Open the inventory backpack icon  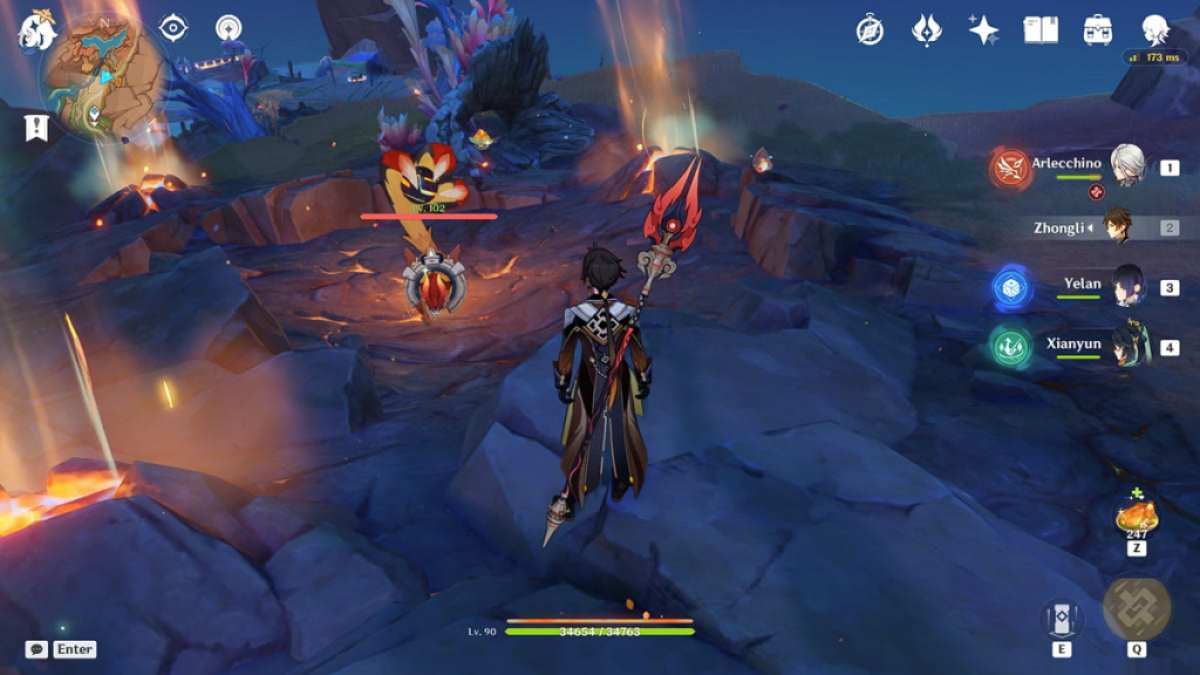(1098, 30)
